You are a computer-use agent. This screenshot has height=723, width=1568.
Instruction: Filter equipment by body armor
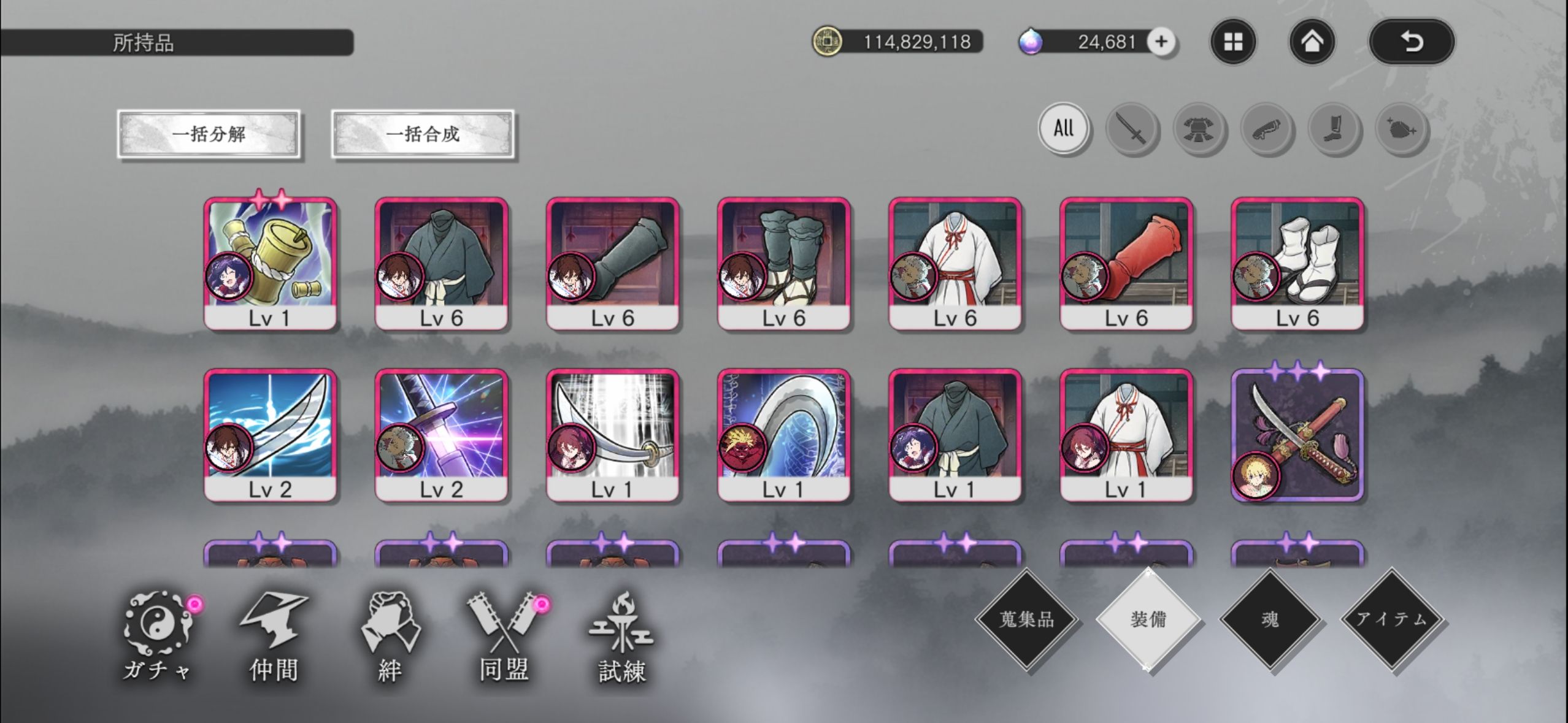point(1199,129)
